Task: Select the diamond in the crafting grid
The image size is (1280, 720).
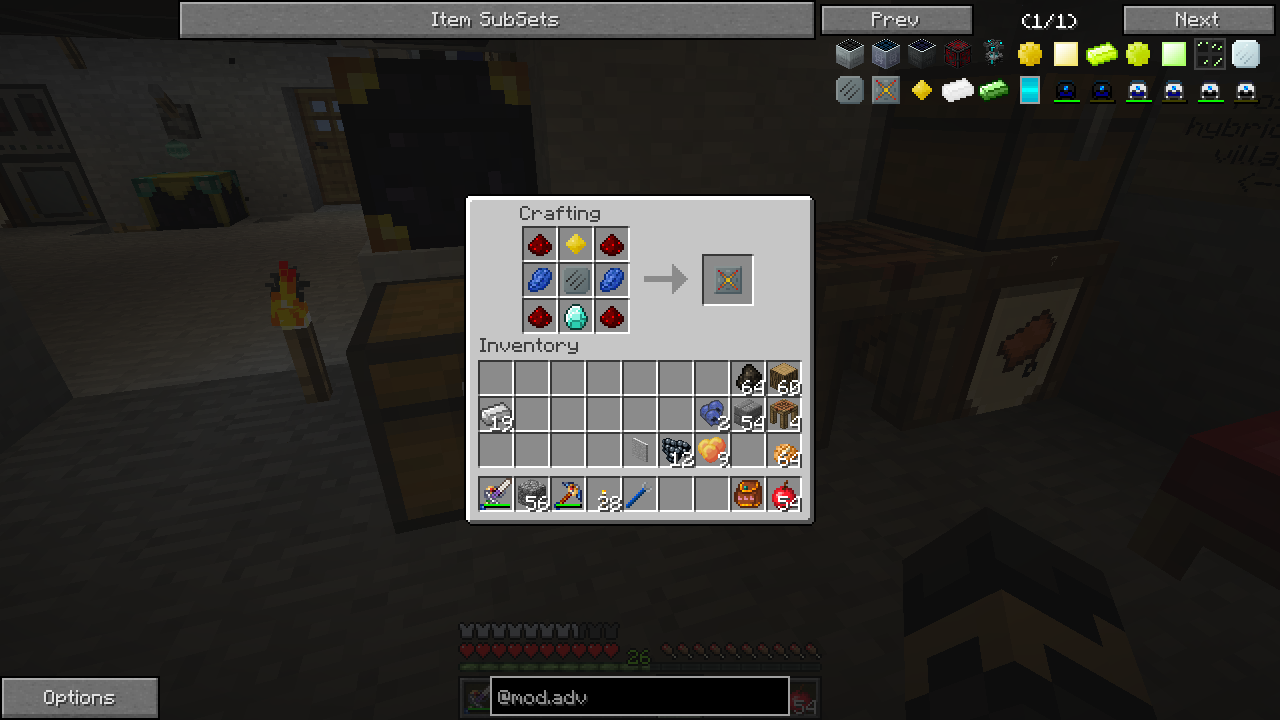Action: 575,317
